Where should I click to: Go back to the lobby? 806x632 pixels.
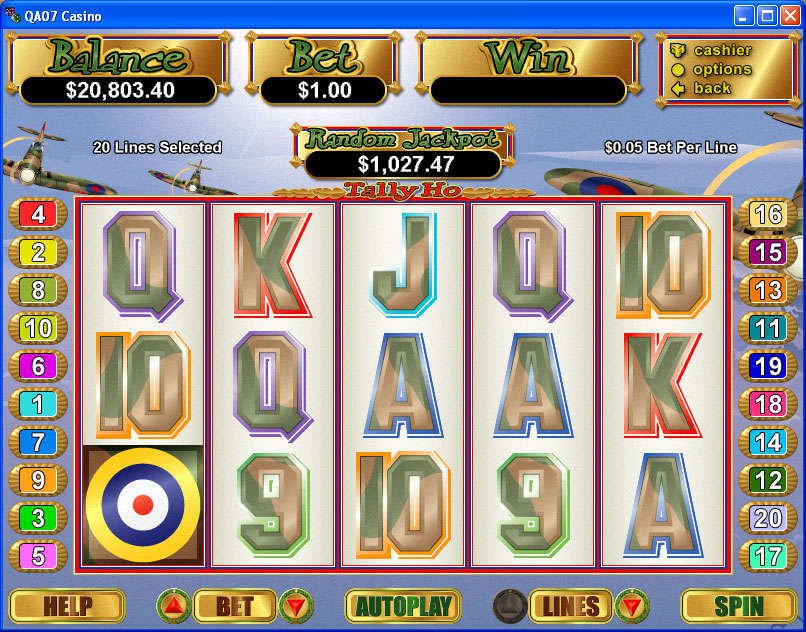pyautogui.click(x=712, y=88)
